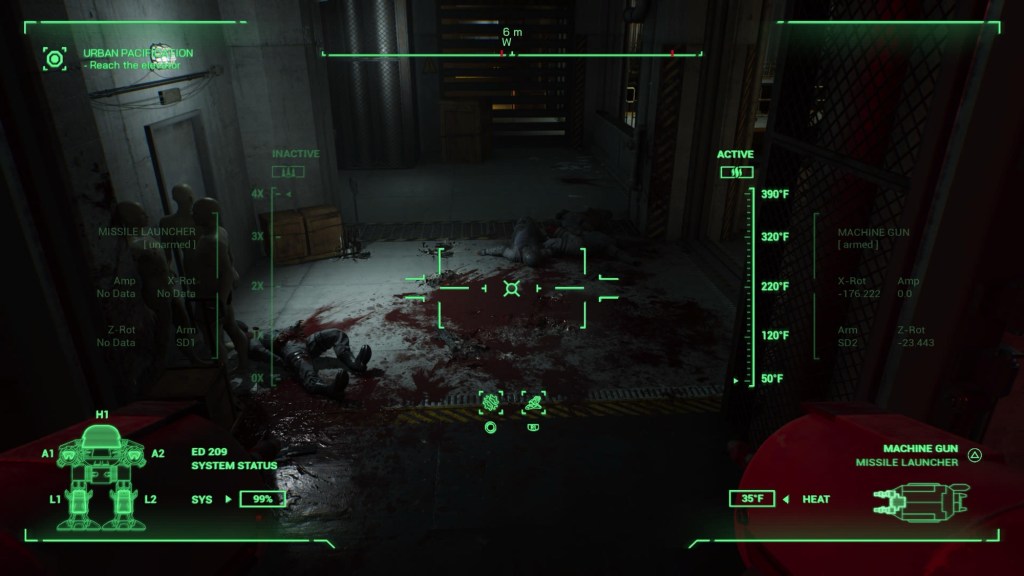Image resolution: width=1024 pixels, height=576 pixels.
Task: Click the Urban Pacification objective tracker icon
Action: pos(55,58)
